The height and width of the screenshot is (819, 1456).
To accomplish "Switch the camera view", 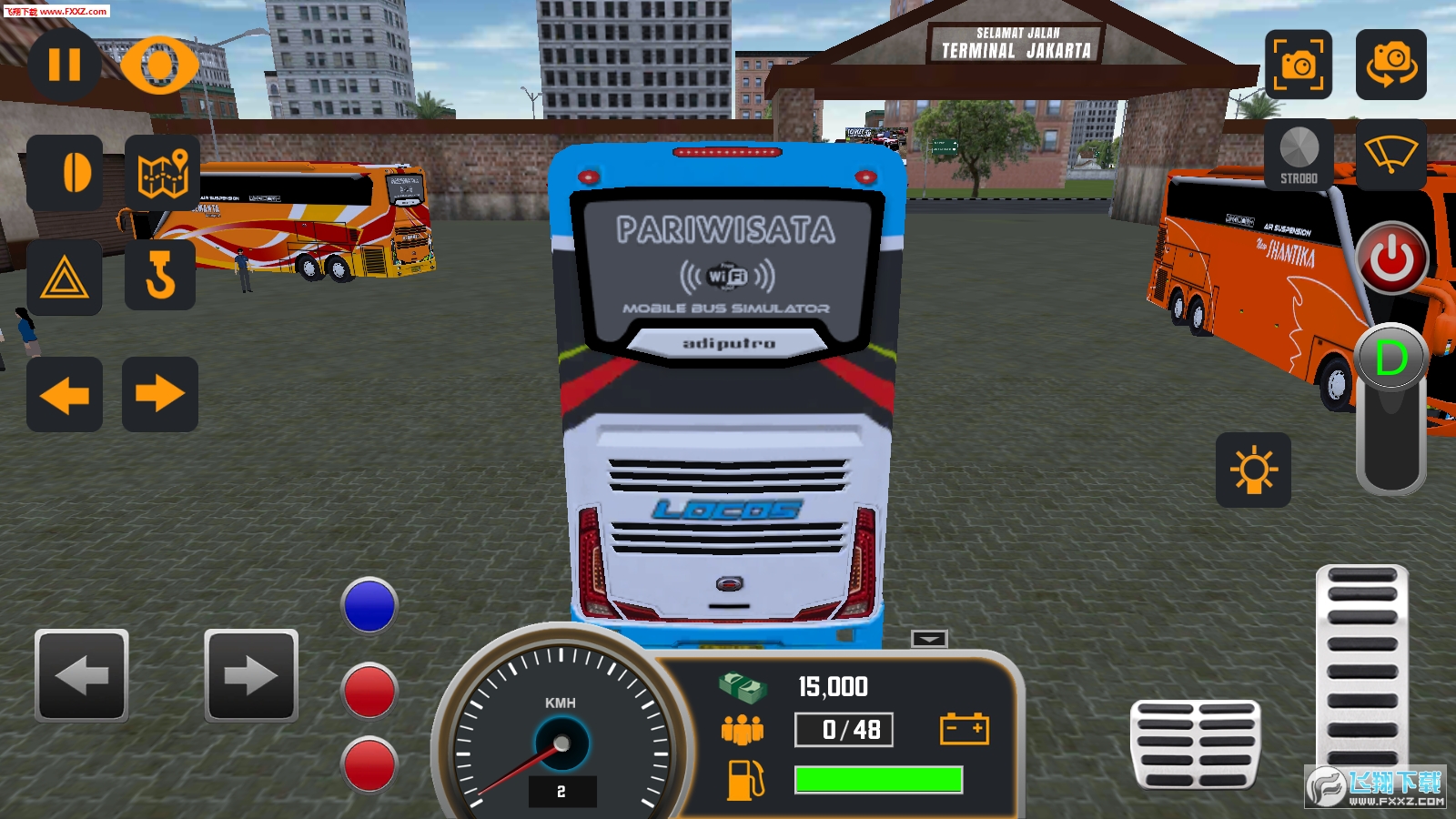I will (1390, 65).
